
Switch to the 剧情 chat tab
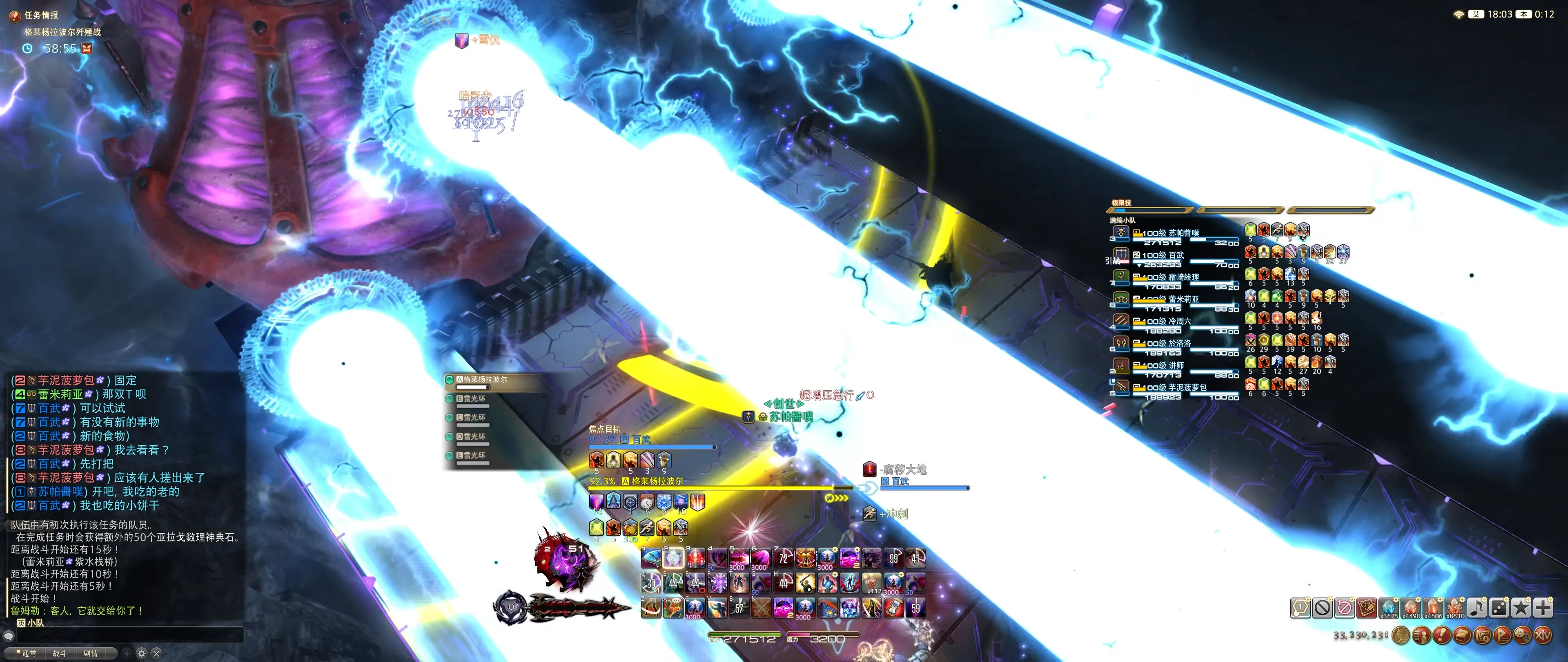point(91,653)
